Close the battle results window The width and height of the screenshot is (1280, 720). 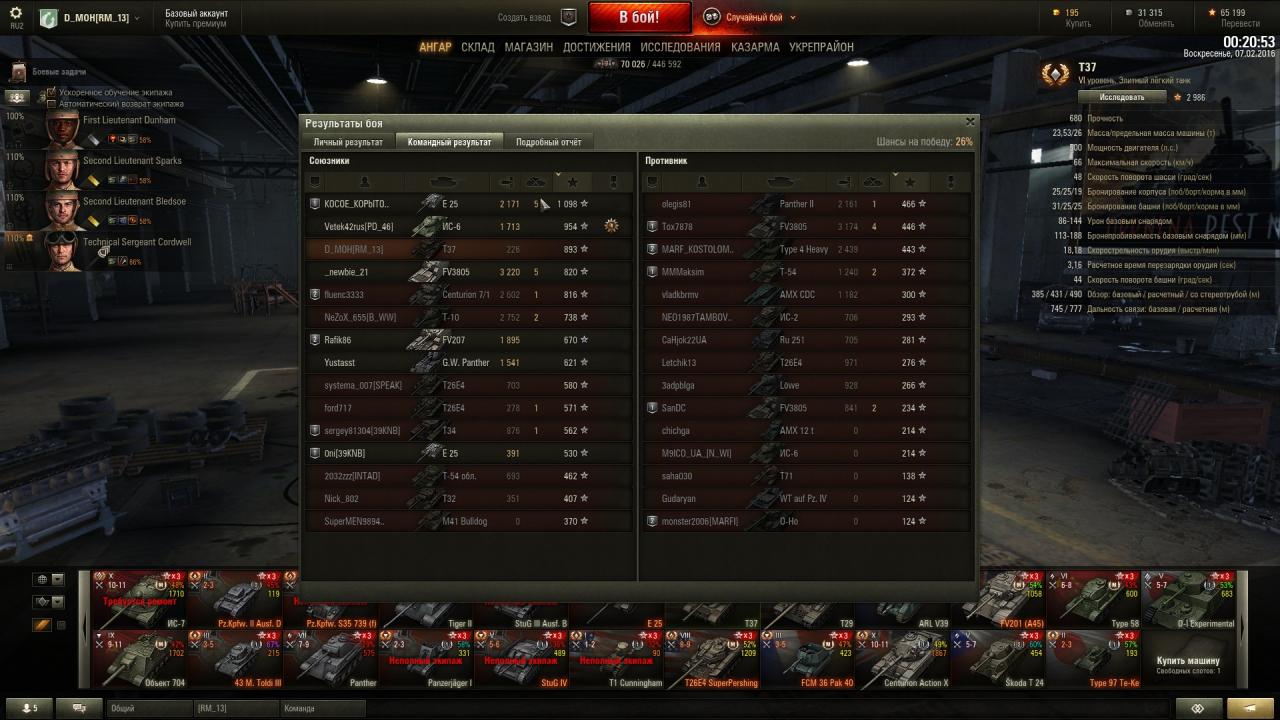[969, 121]
